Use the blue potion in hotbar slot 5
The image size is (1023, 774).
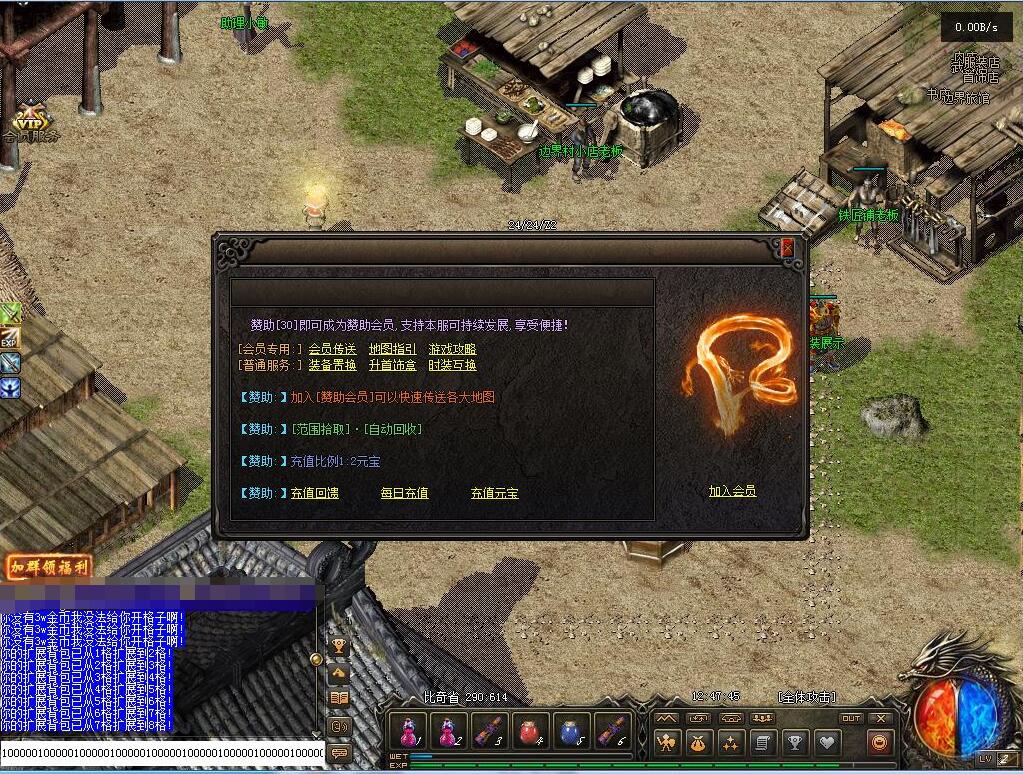(x=570, y=731)
